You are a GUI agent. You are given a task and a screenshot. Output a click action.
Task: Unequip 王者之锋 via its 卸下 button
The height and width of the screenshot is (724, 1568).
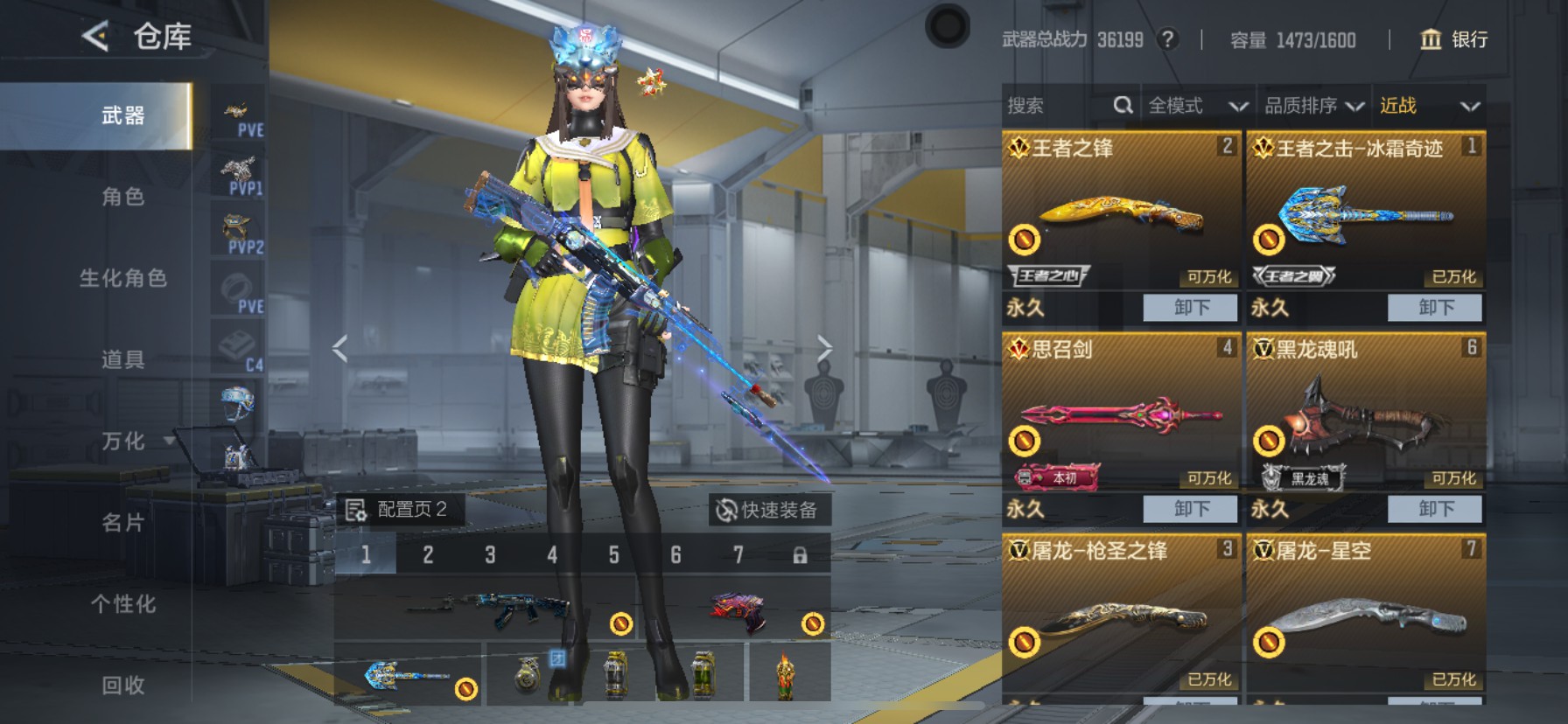pyautogui.click(x=1190, y=308)
